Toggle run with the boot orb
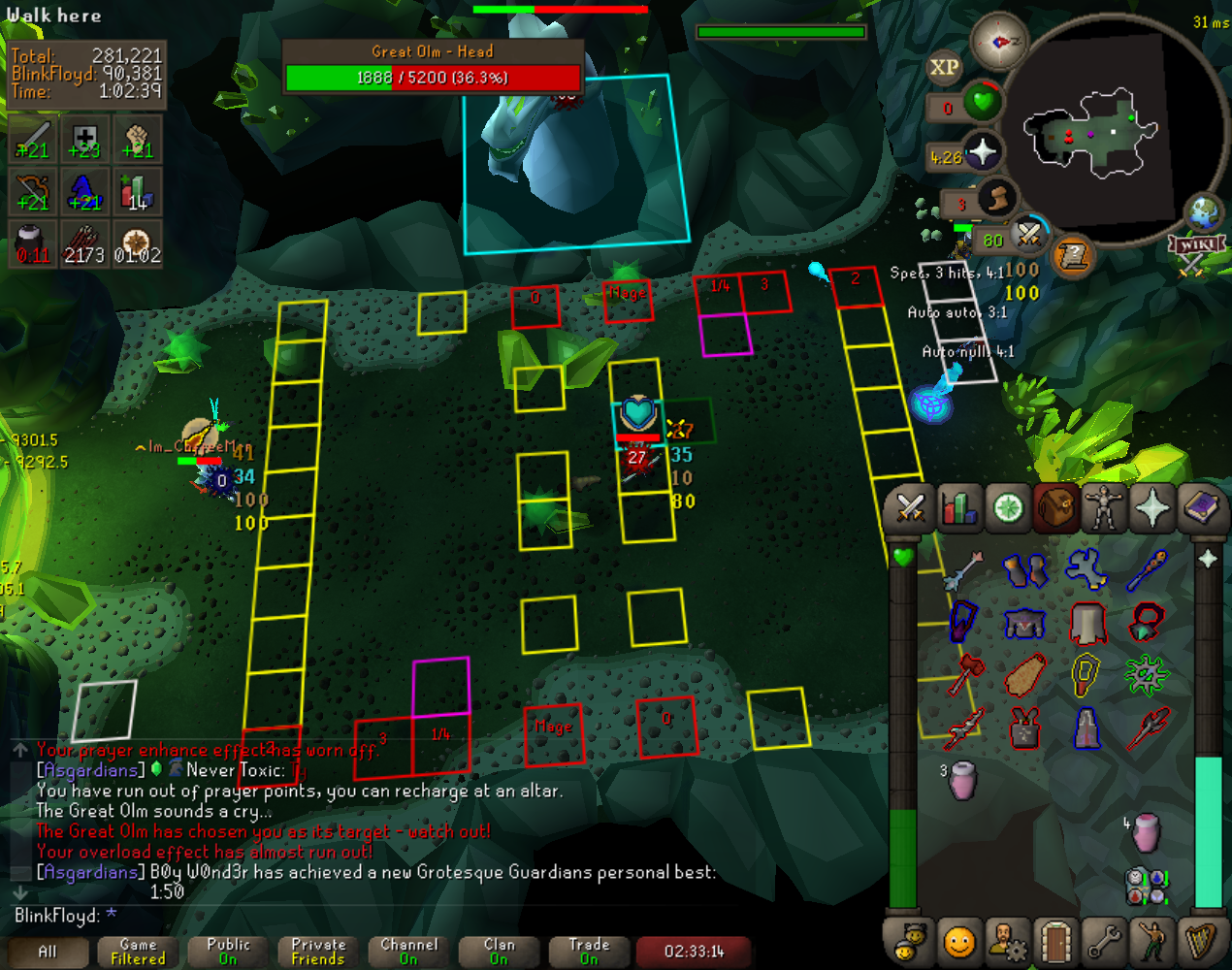The width and height of the screenshot is (1232, 970). coord(995,199)
